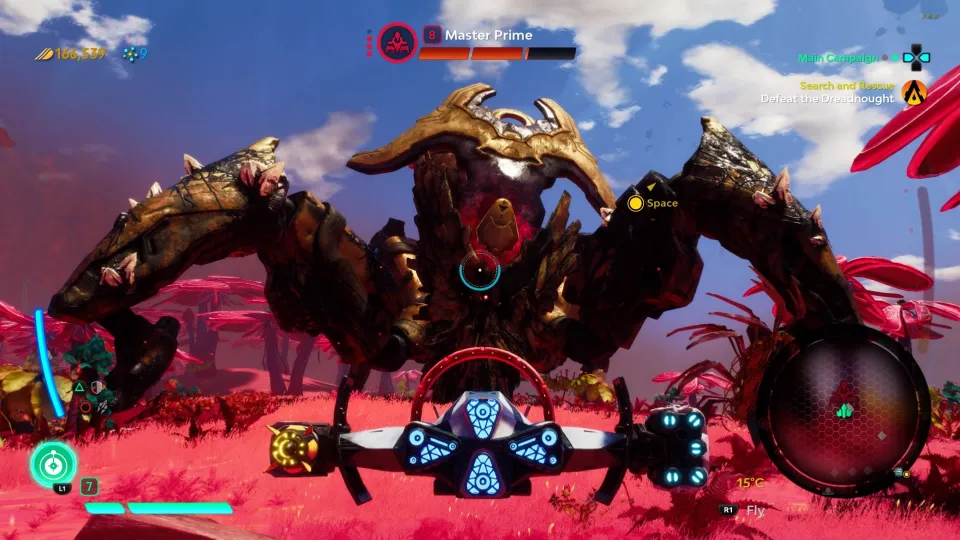Click the yellow Space waypoint marker
Screen dimensions: 960x540
(x=634, y=204)
